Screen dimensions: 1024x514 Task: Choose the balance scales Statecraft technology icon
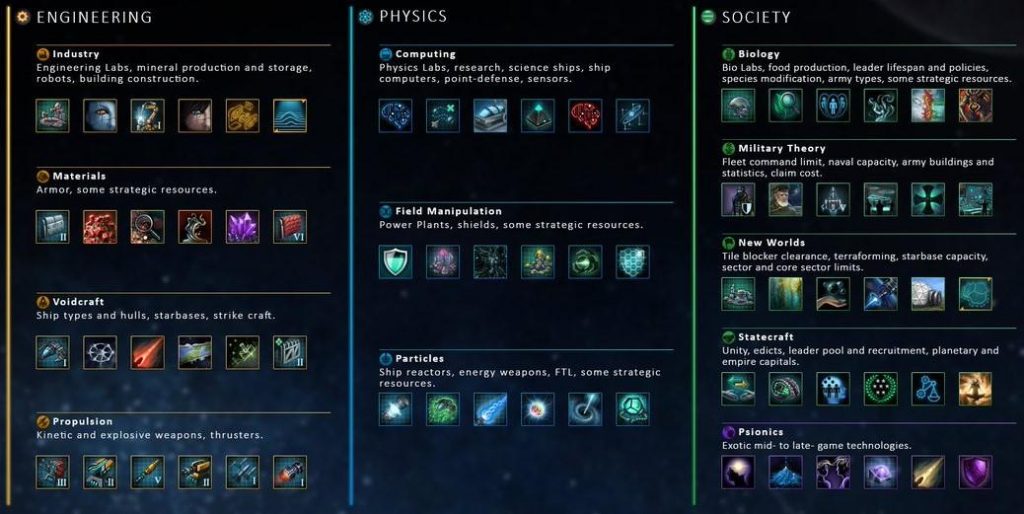coord(928,389)
